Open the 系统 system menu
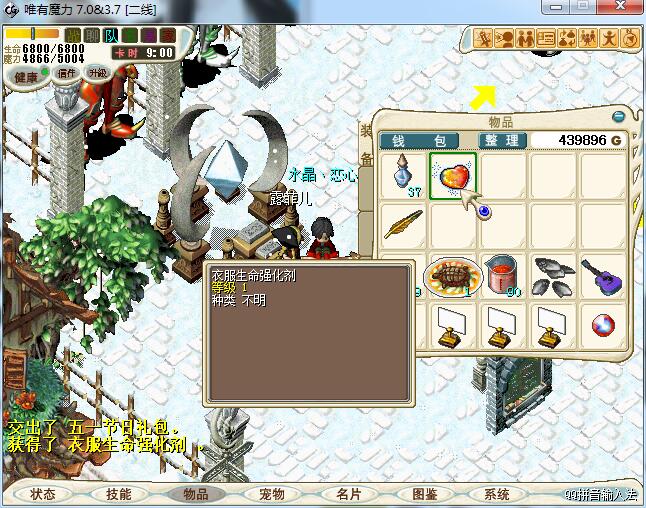Viewport: 646px width, 508px height. (x=497, y=494)
